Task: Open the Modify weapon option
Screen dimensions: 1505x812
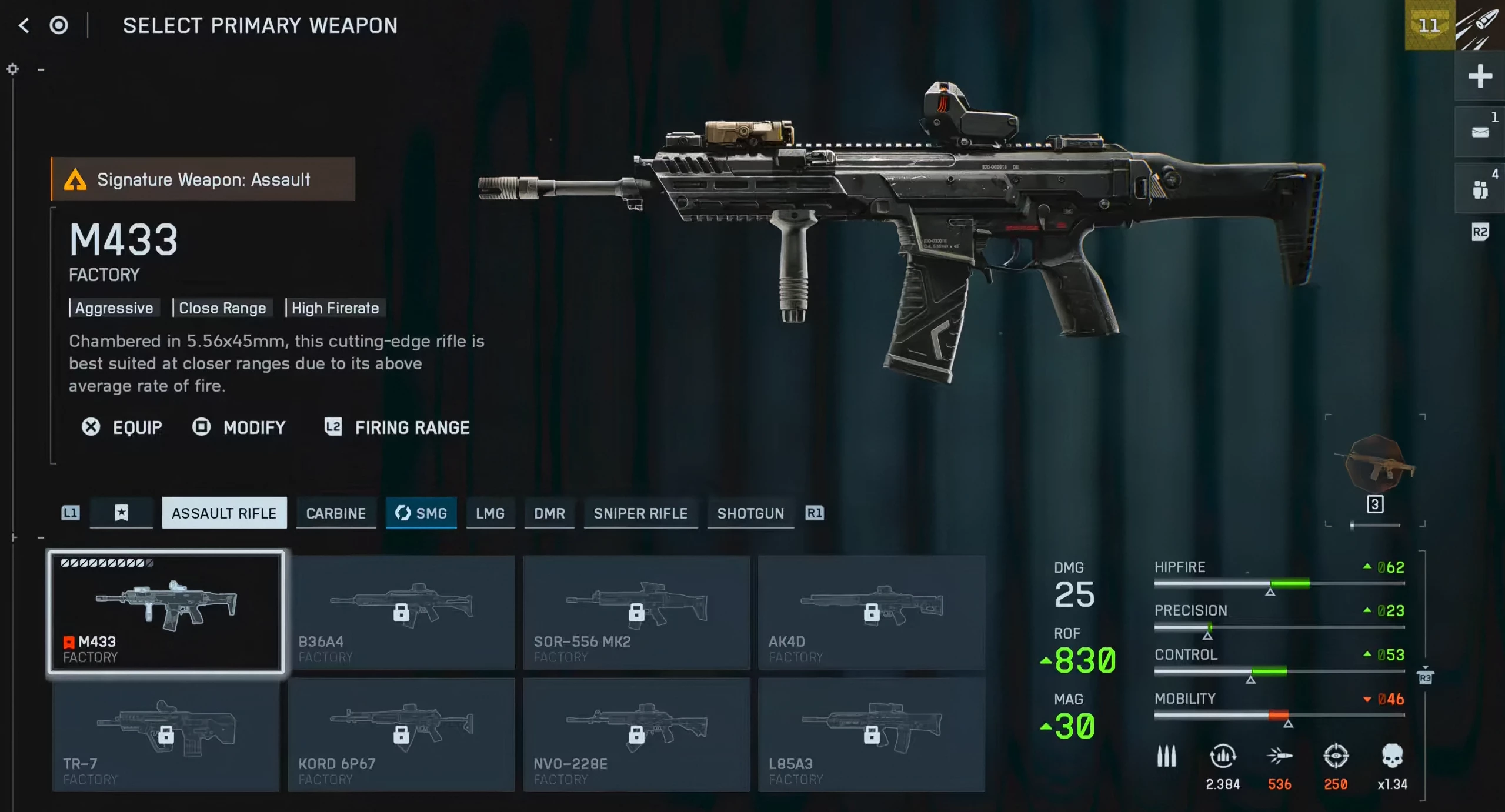Action: click(x=239, y=427)
